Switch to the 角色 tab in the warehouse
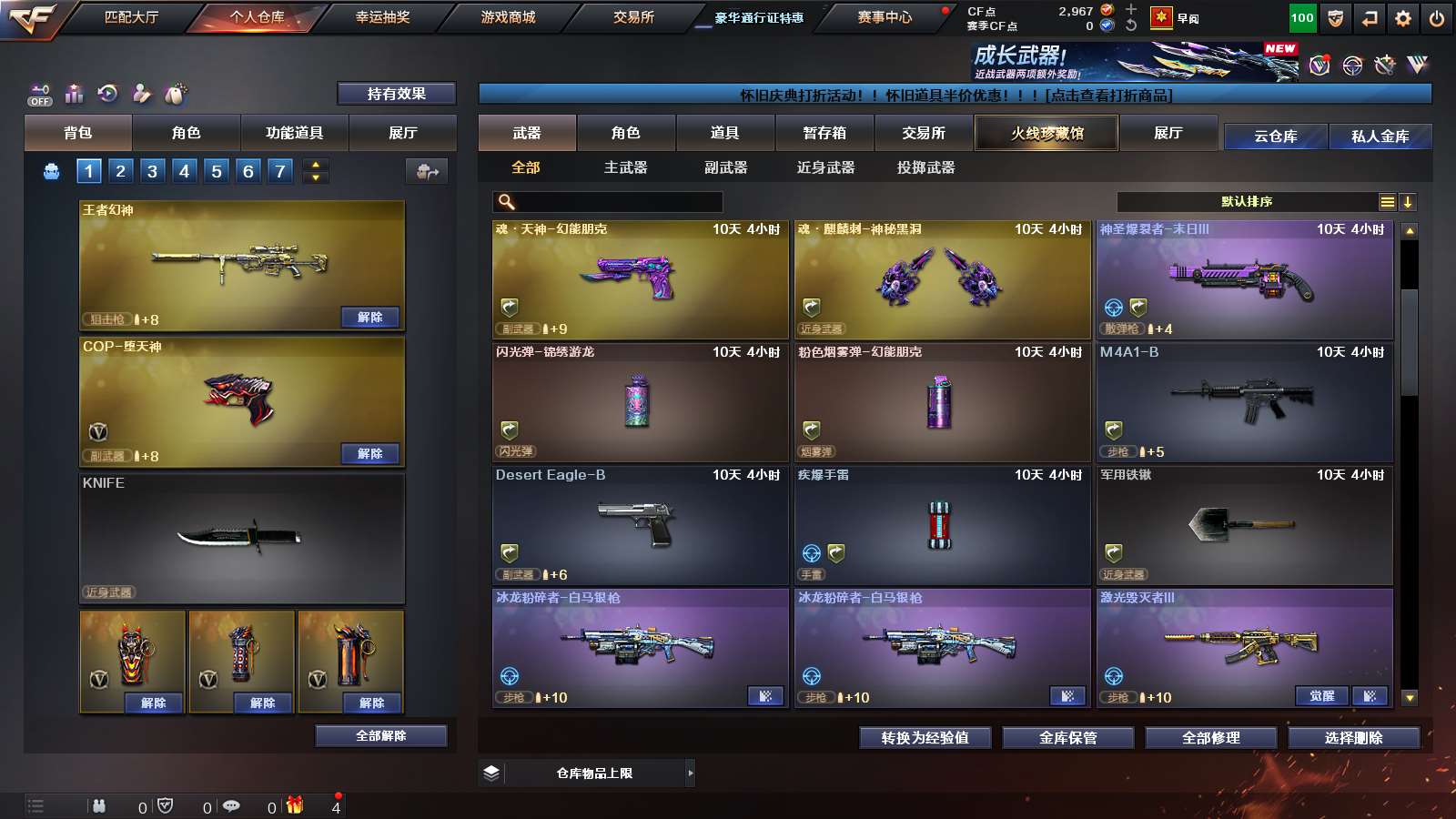Screen dimensions: 1456x819 [626, 133]
